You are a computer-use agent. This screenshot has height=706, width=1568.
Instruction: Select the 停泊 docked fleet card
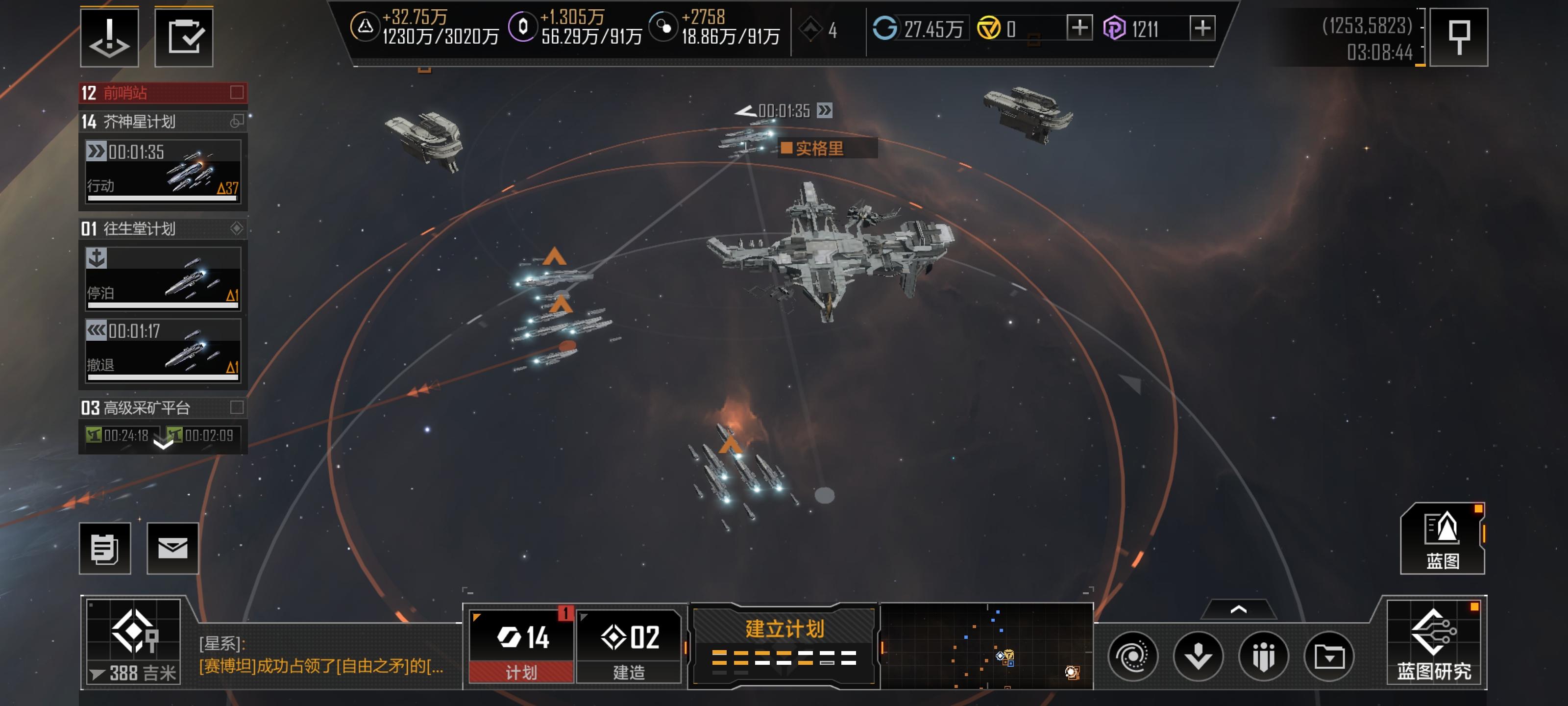pos(163,278)
